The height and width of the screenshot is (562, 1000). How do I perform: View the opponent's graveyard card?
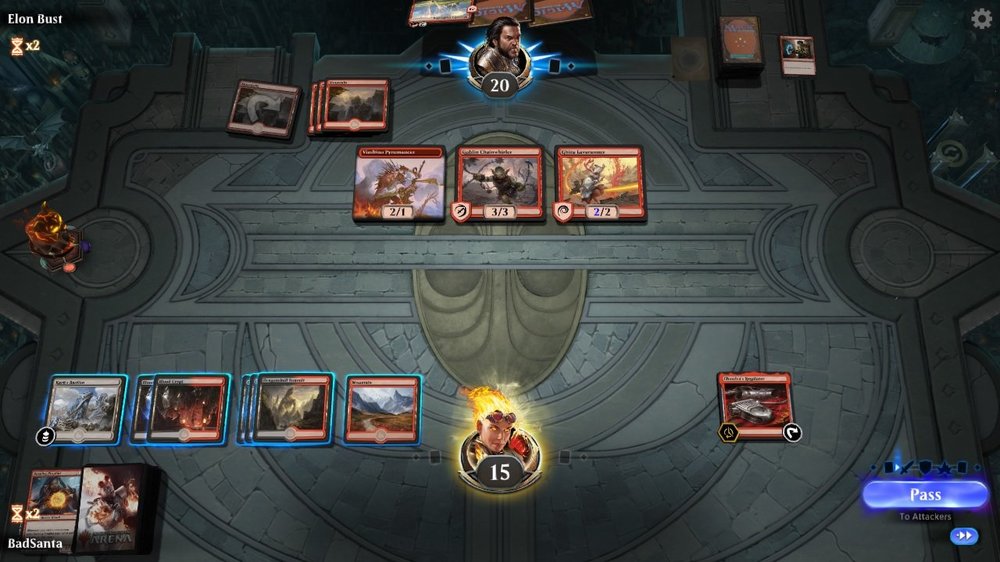(797, 54)
